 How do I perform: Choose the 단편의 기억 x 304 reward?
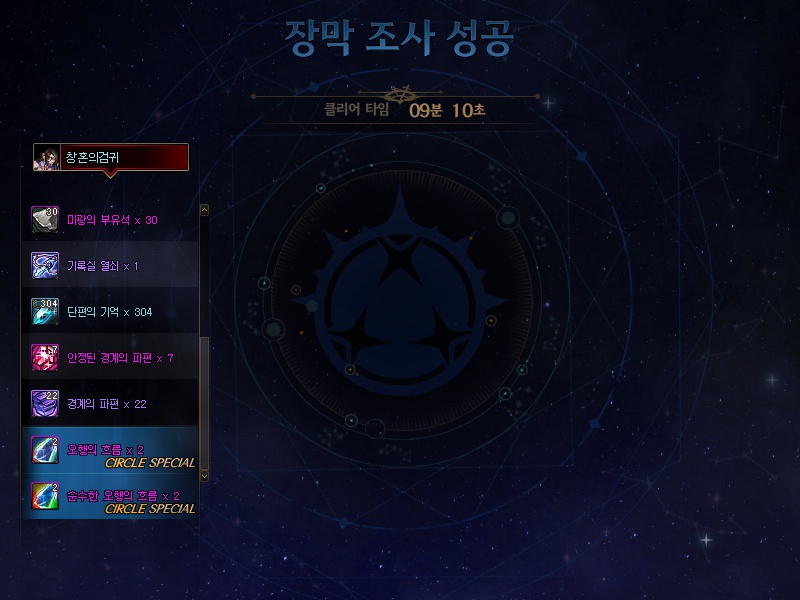pos(109,312)
